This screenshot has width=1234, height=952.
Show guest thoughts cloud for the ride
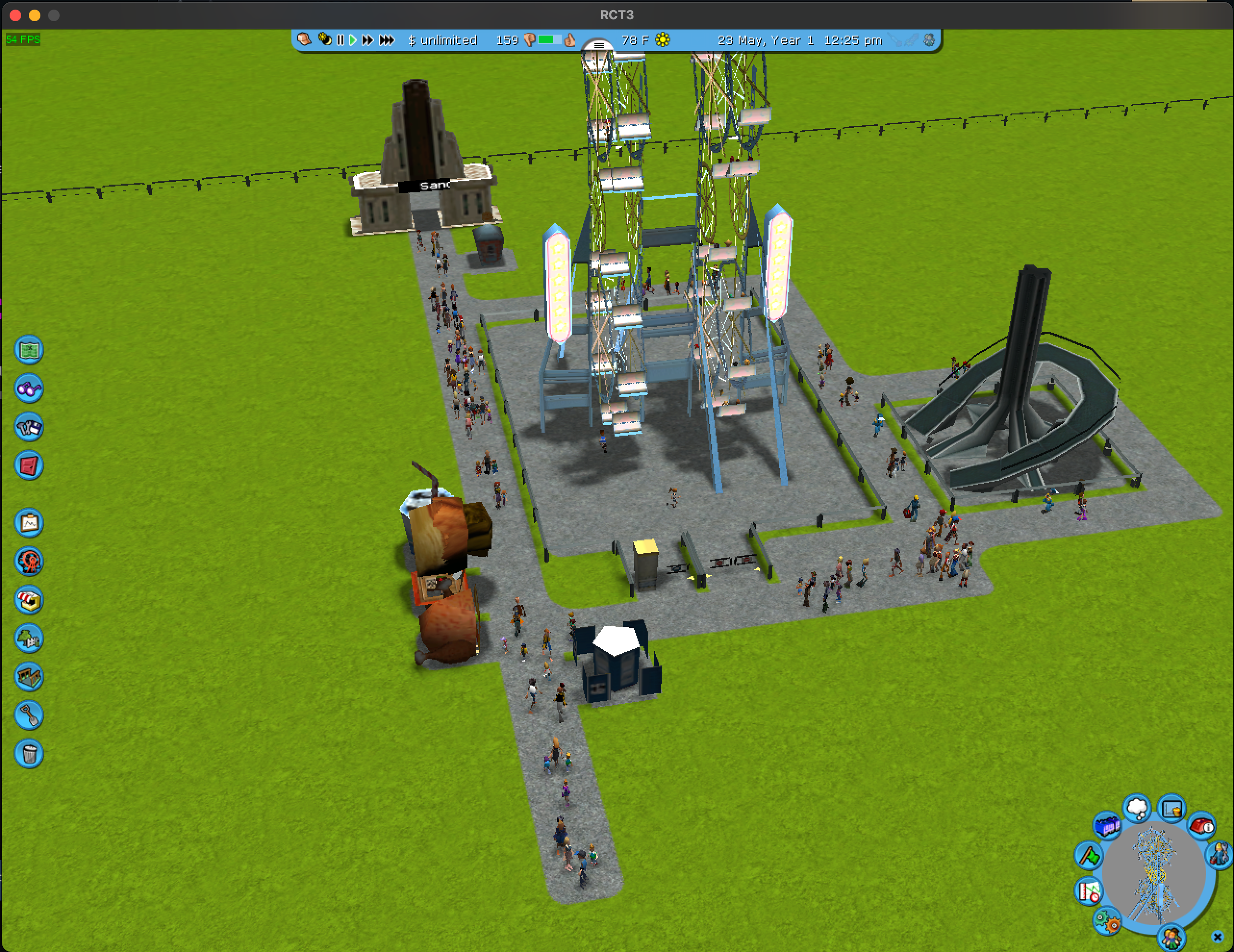pos(1137,809)
